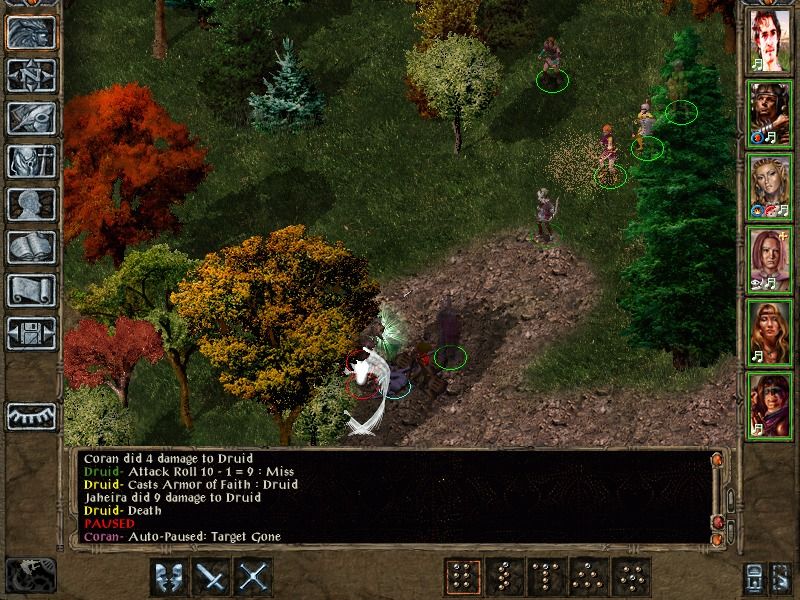
Task: Show the character record bust icon
Action: [30, 204]
